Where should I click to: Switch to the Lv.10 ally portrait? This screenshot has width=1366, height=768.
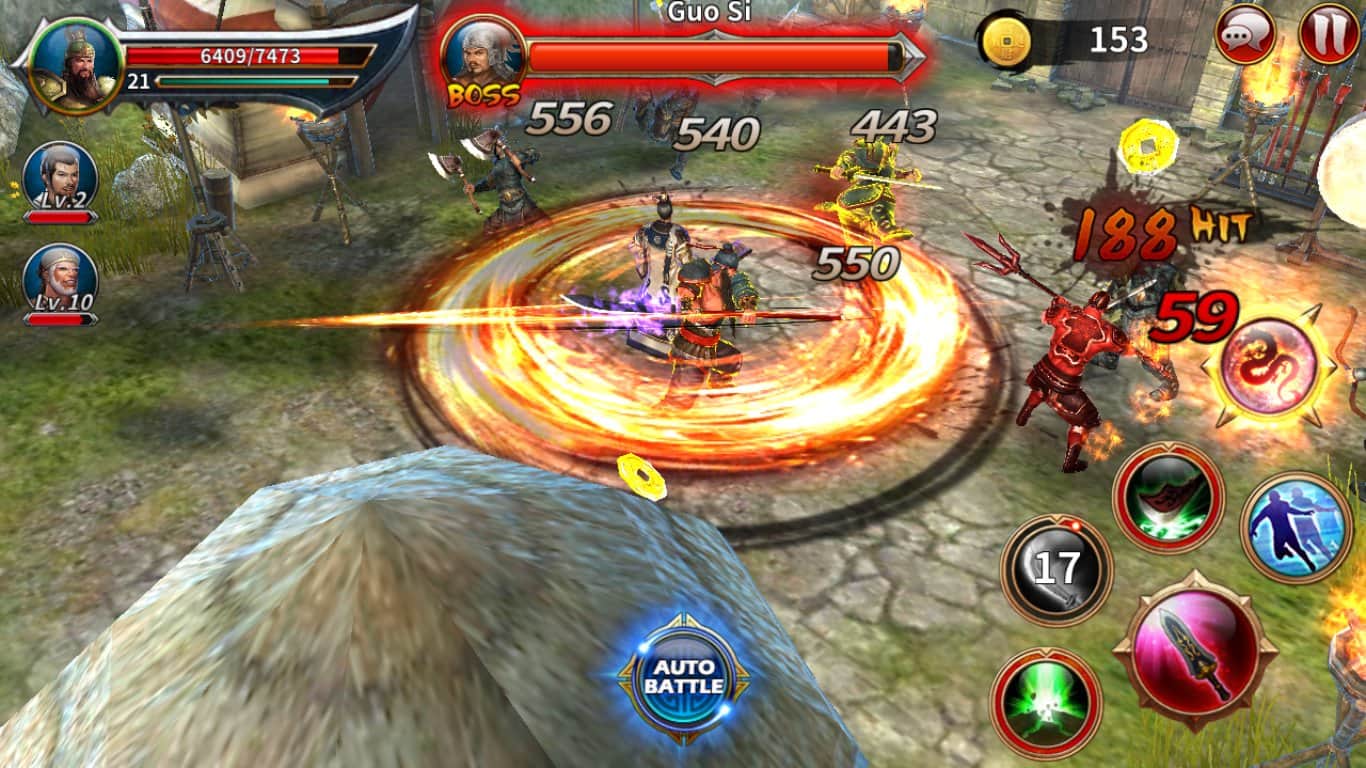point(60,280)
